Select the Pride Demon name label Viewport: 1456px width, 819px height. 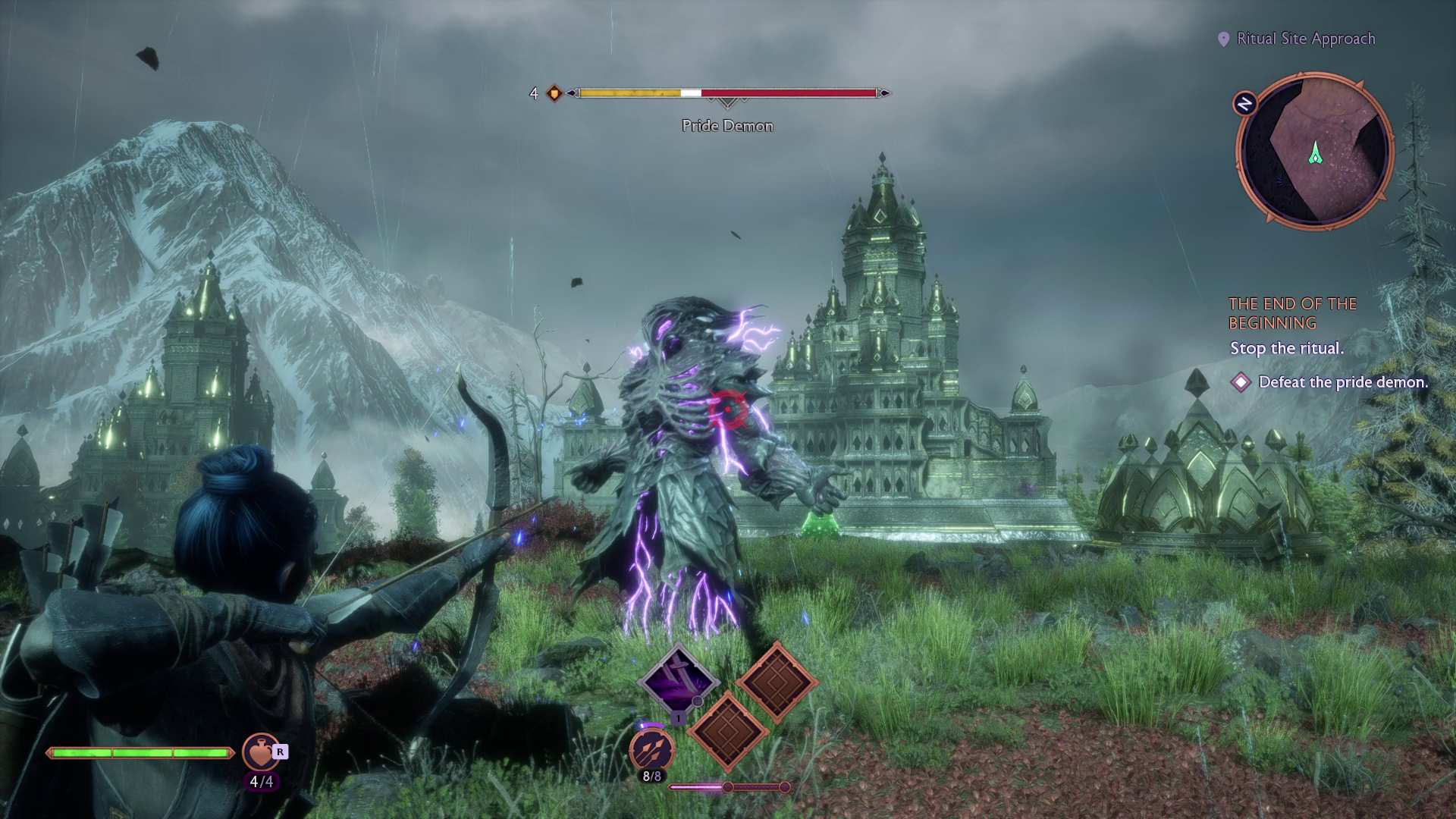coord(726,126)
